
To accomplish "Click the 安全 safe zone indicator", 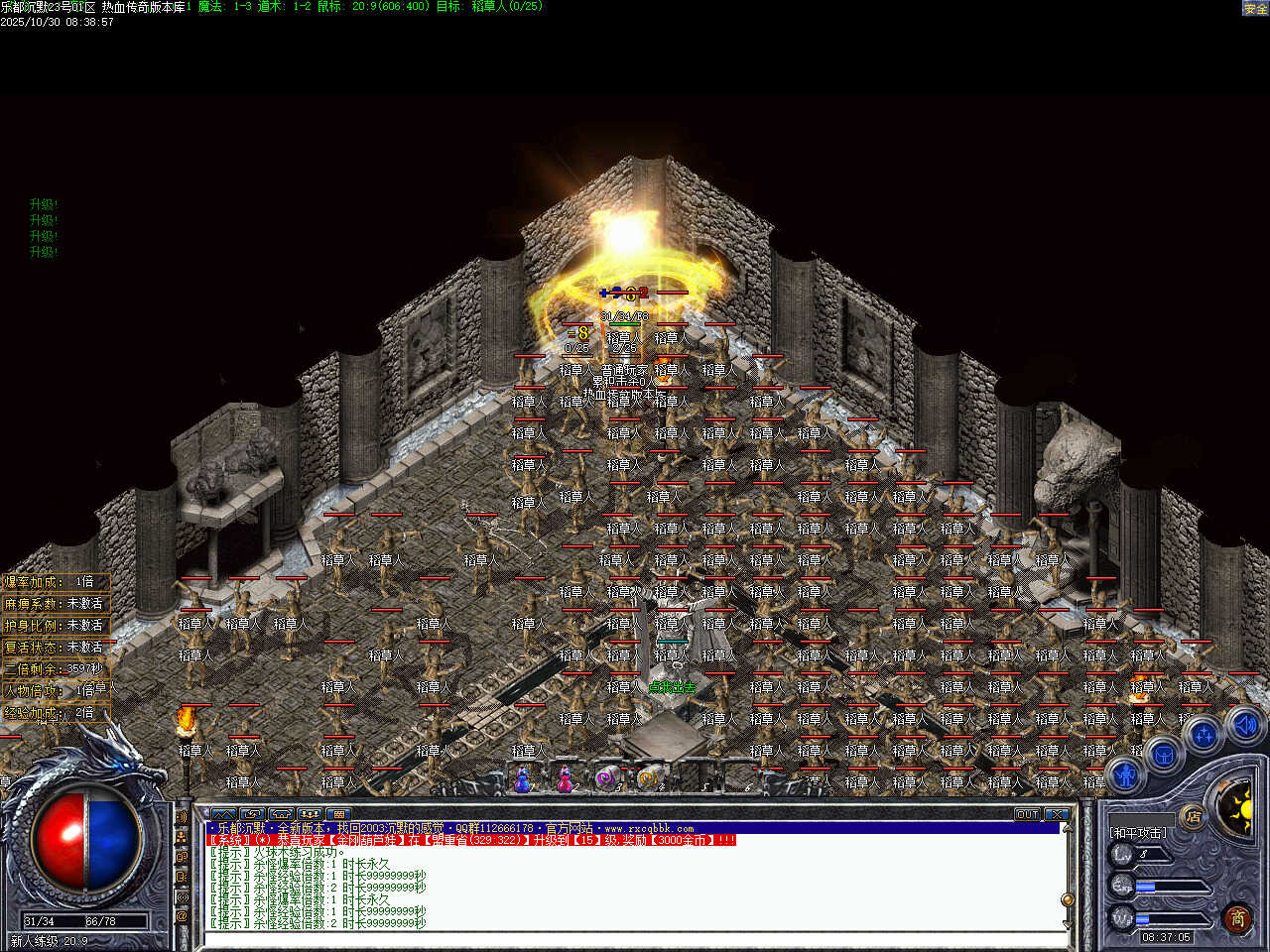I will point(1255,8).
